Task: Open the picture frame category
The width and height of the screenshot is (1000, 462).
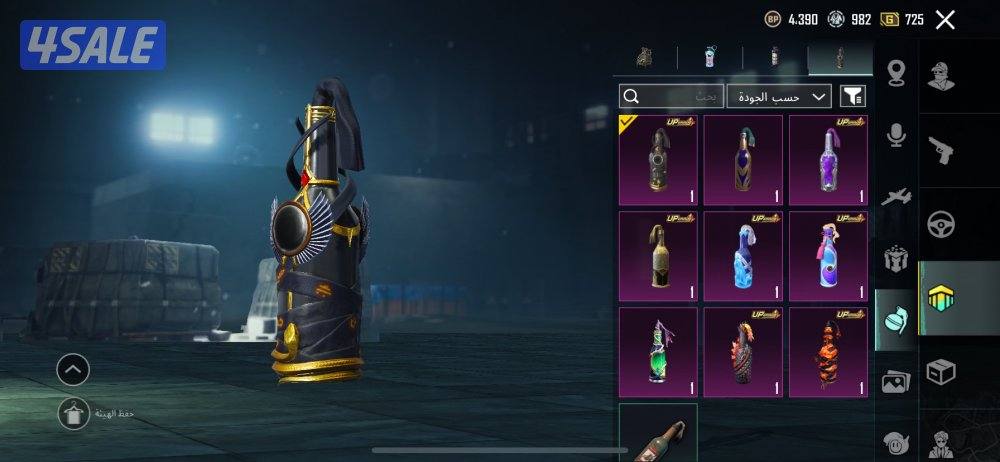Action: click(x=896, y=381)
